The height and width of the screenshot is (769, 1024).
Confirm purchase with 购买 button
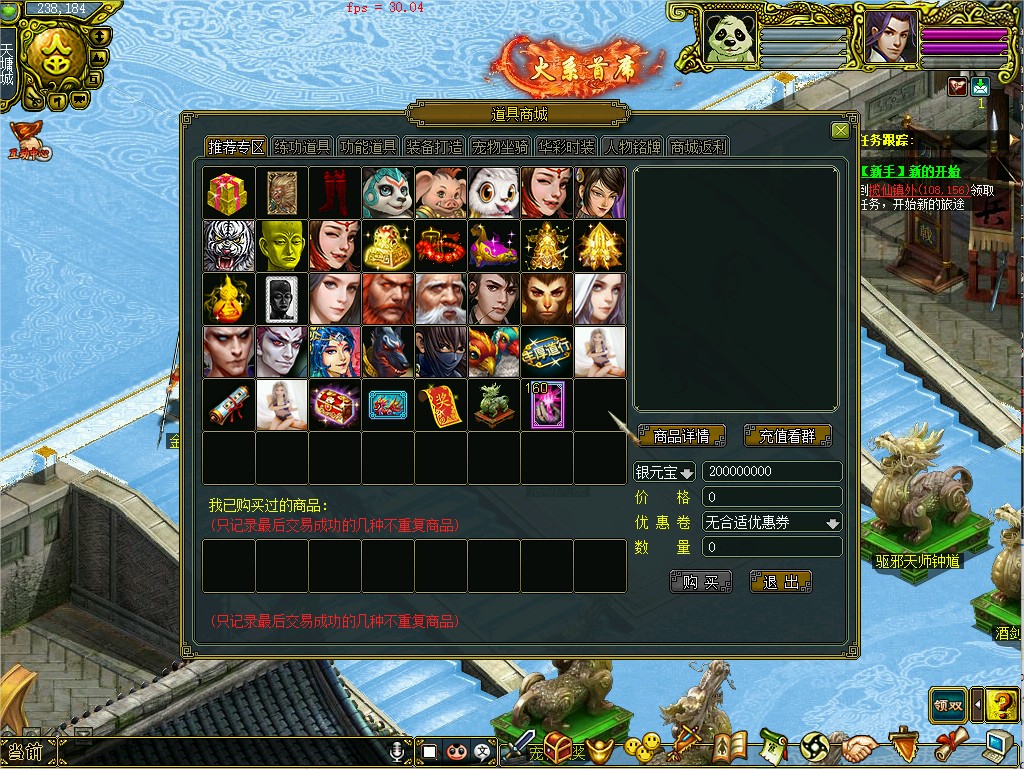[701, 582]
